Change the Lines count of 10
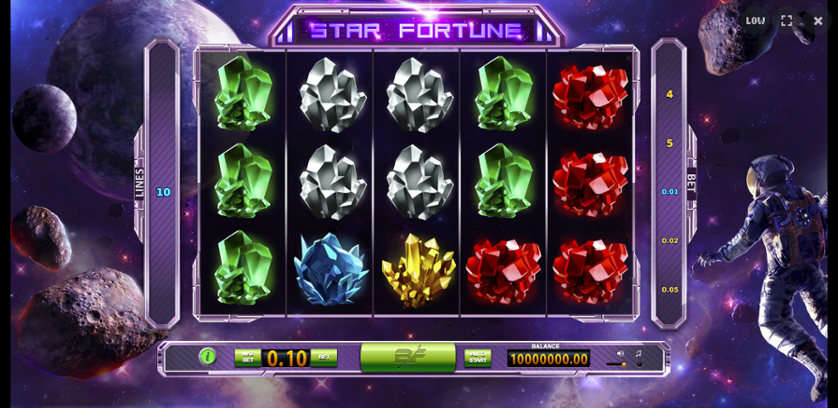This screenshot has height=408, width=838. point(163,192)
